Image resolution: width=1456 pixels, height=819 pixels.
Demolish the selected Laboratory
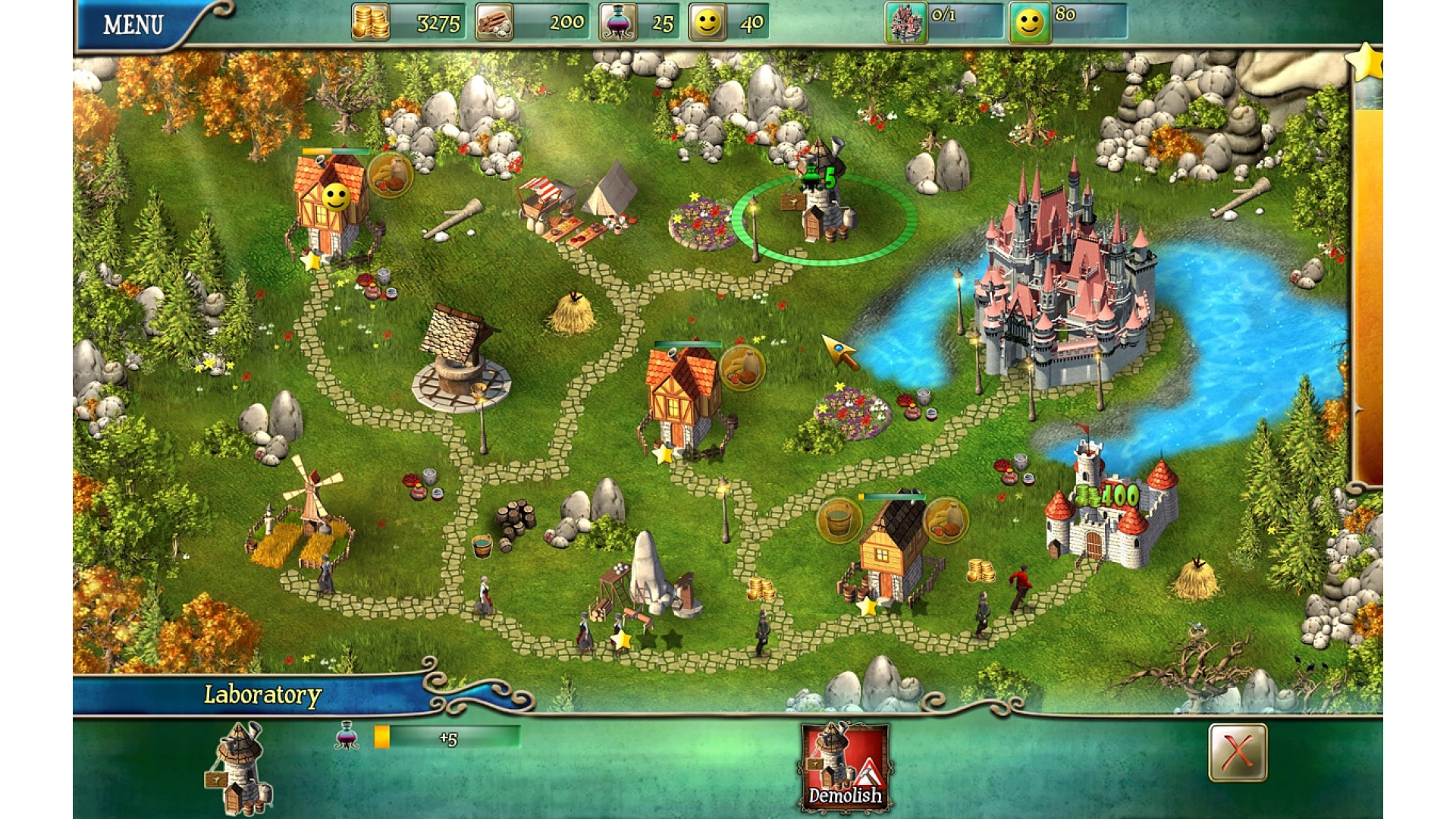pyautogui.click(x=845, y=767)
